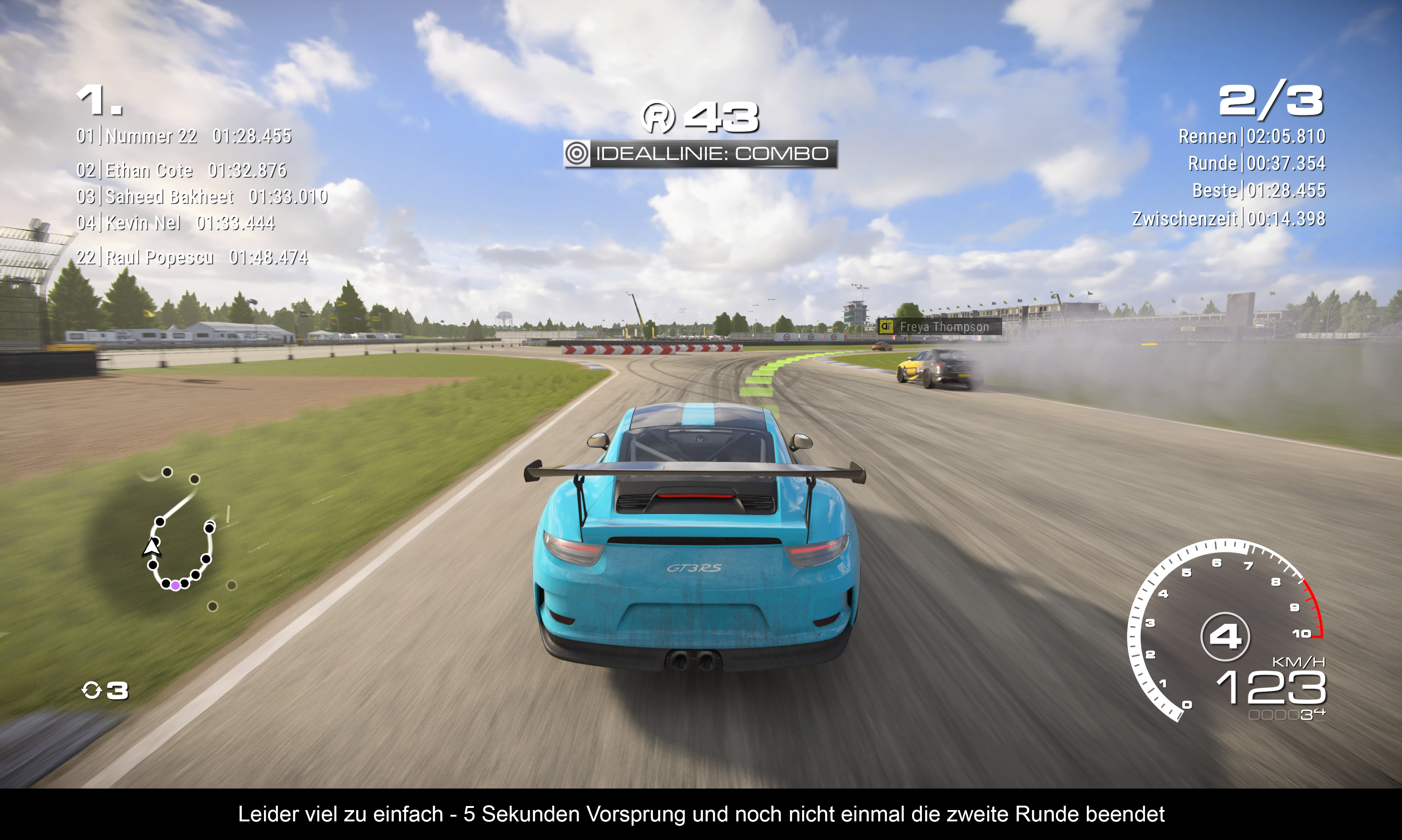Click the Ideallinie Combo target icon

tap(577, 153)
